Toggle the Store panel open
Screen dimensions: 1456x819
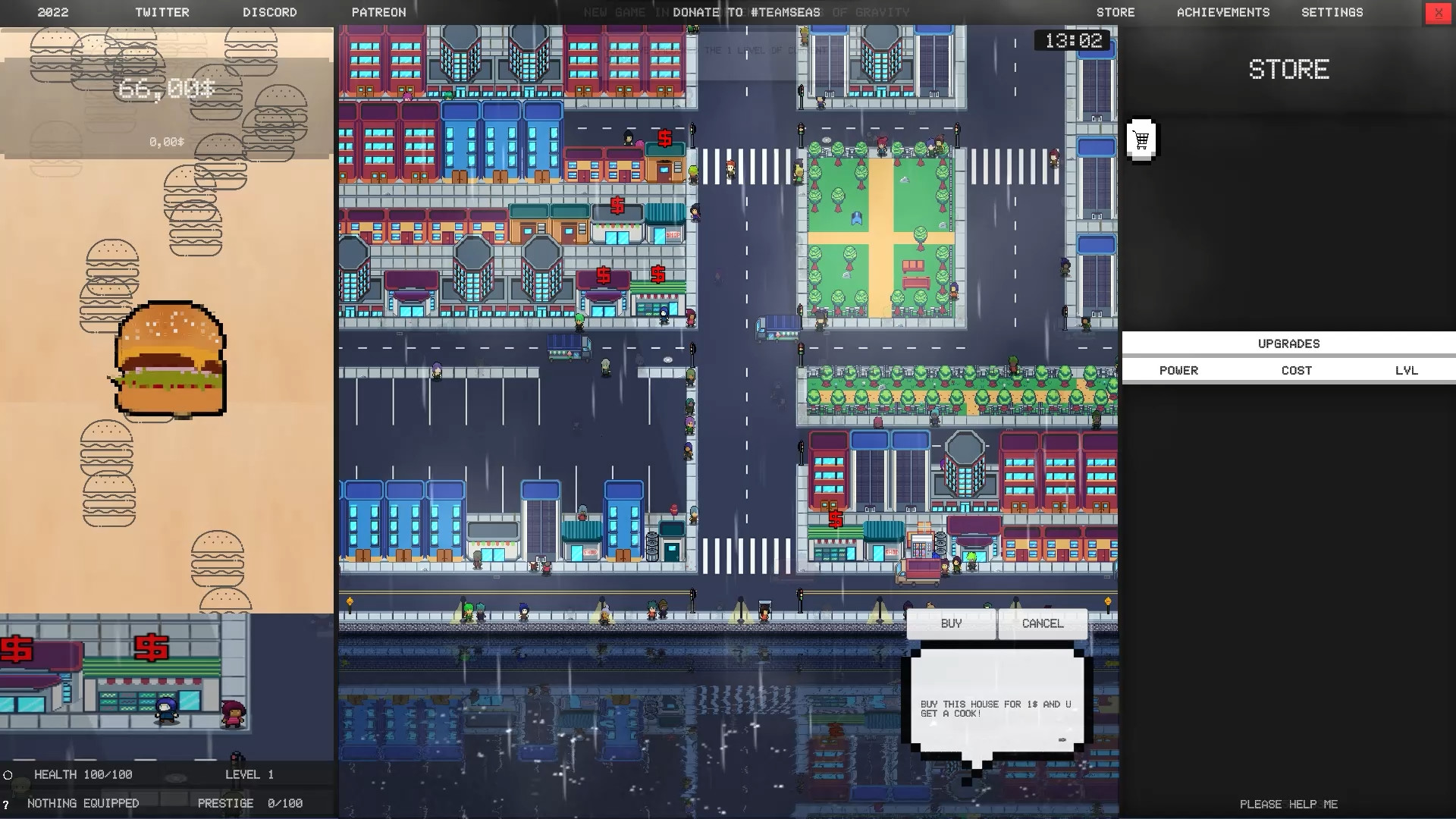click(x=1115, y=12)
